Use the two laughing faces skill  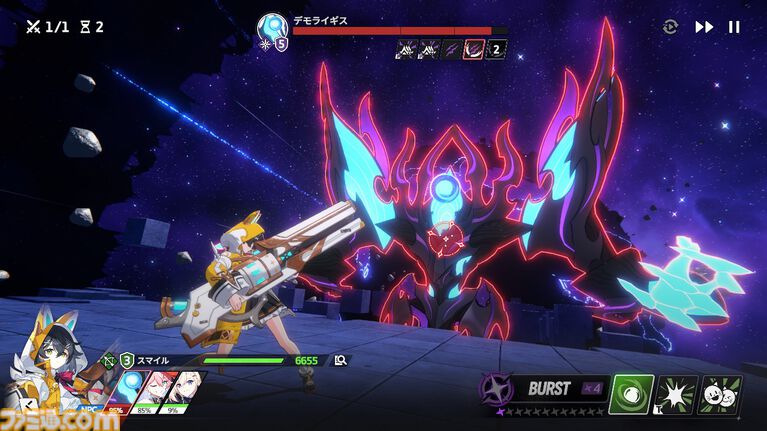[x=720, y=394]
